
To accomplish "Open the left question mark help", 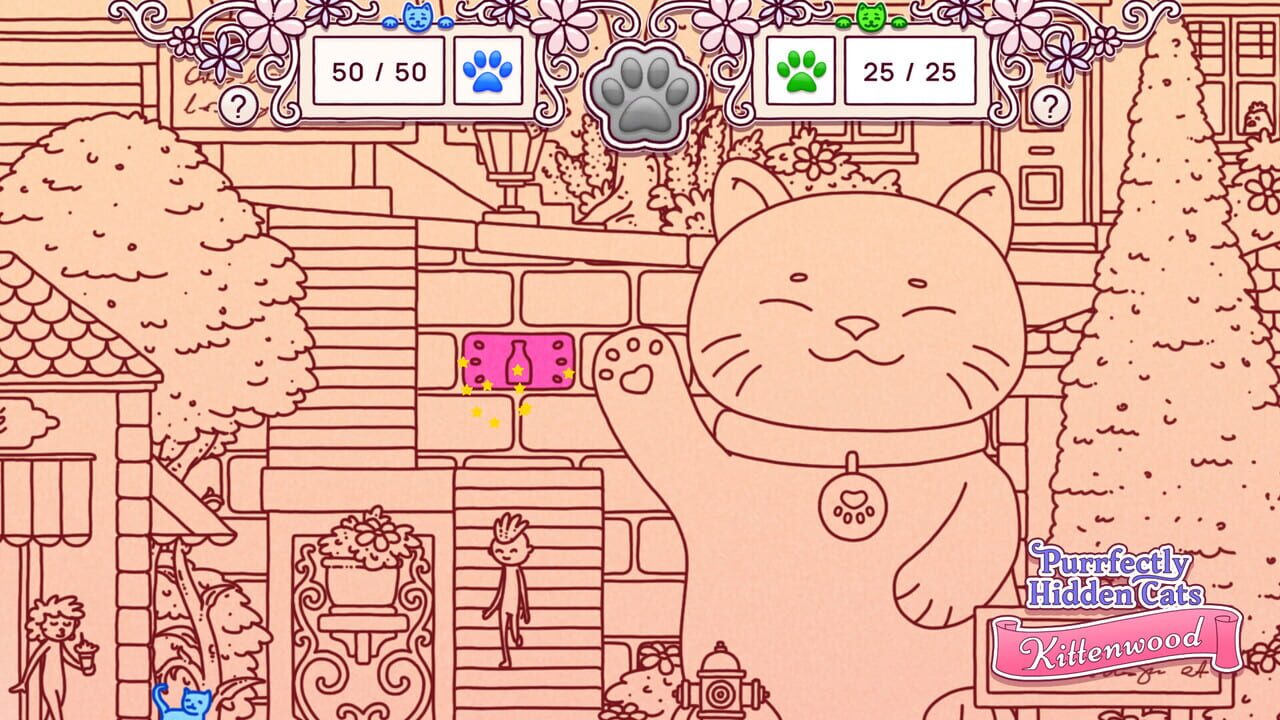I will tap(238, 103).
